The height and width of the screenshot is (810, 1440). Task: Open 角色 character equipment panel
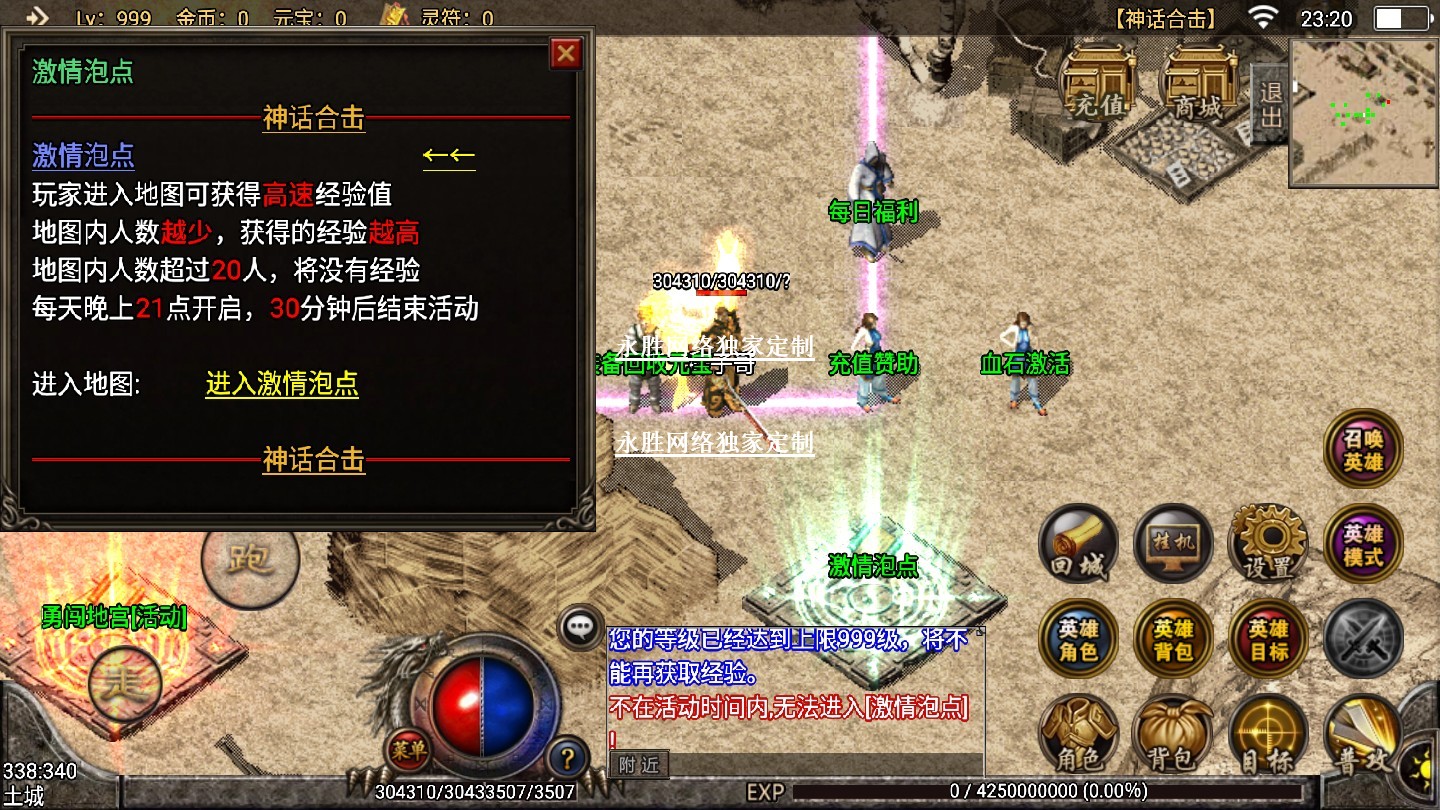1079,735
